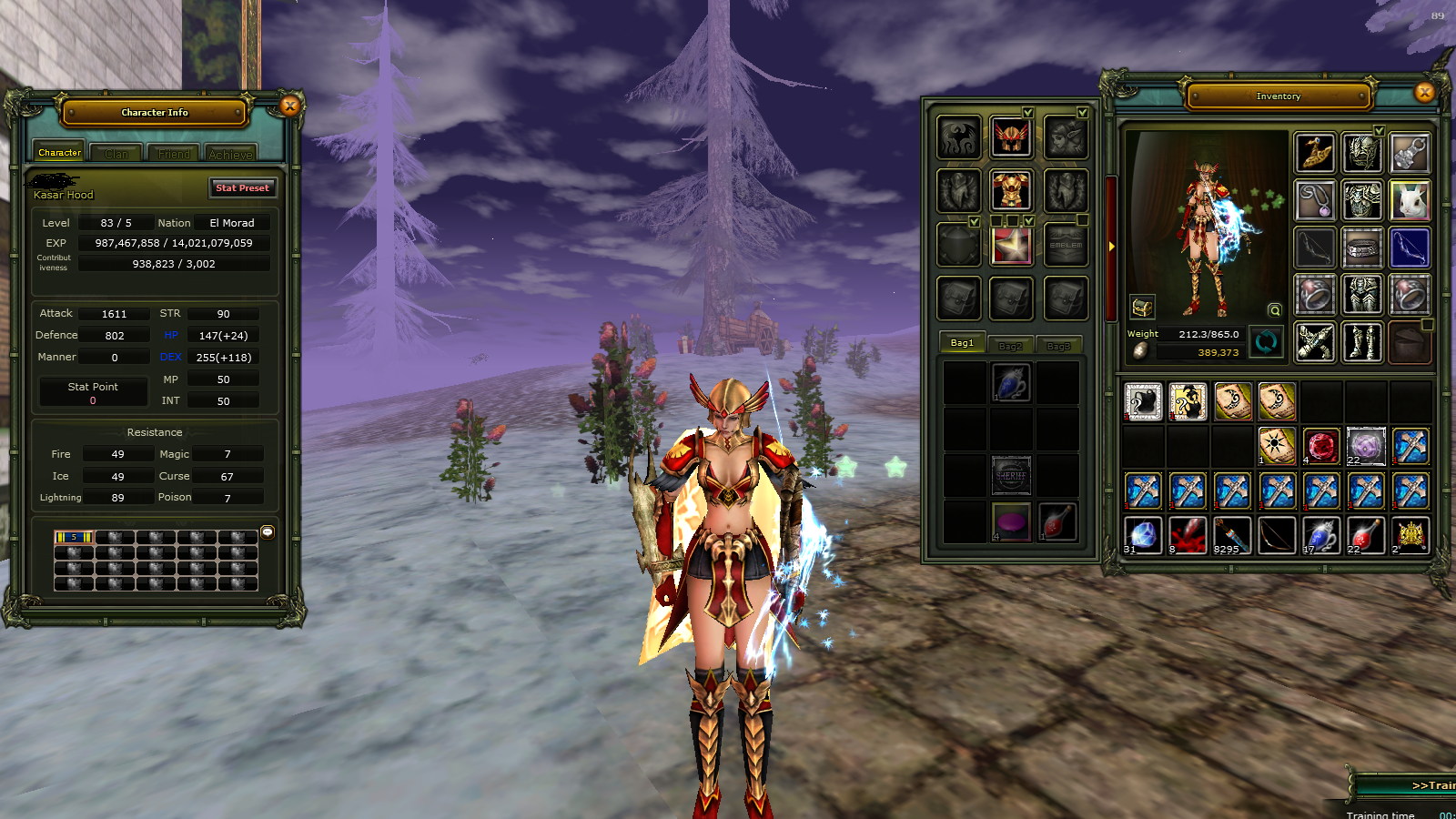Expand the chat bubble beside the skill bar

267,531
